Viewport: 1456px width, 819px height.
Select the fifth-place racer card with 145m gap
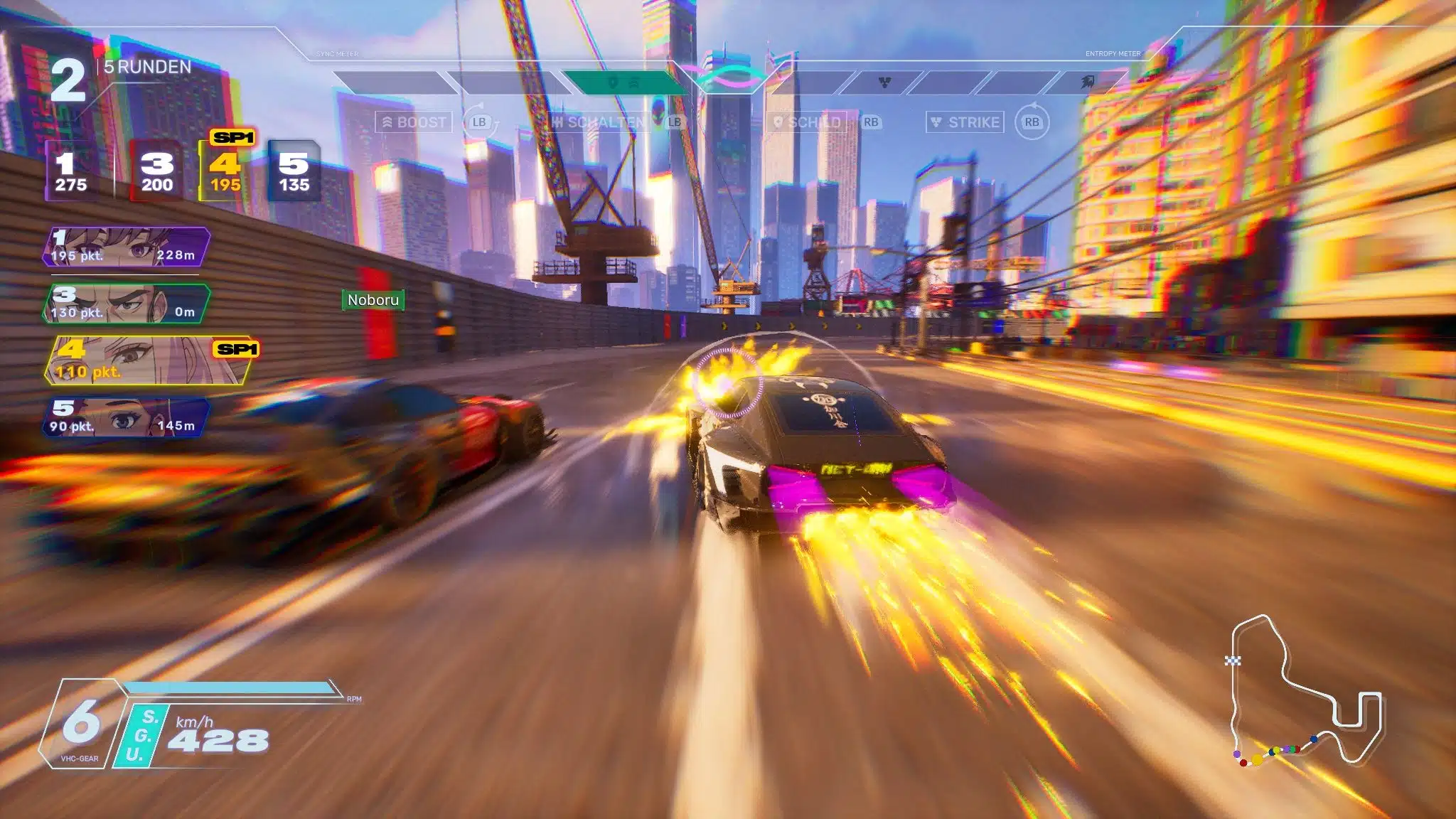click(127, 417)
